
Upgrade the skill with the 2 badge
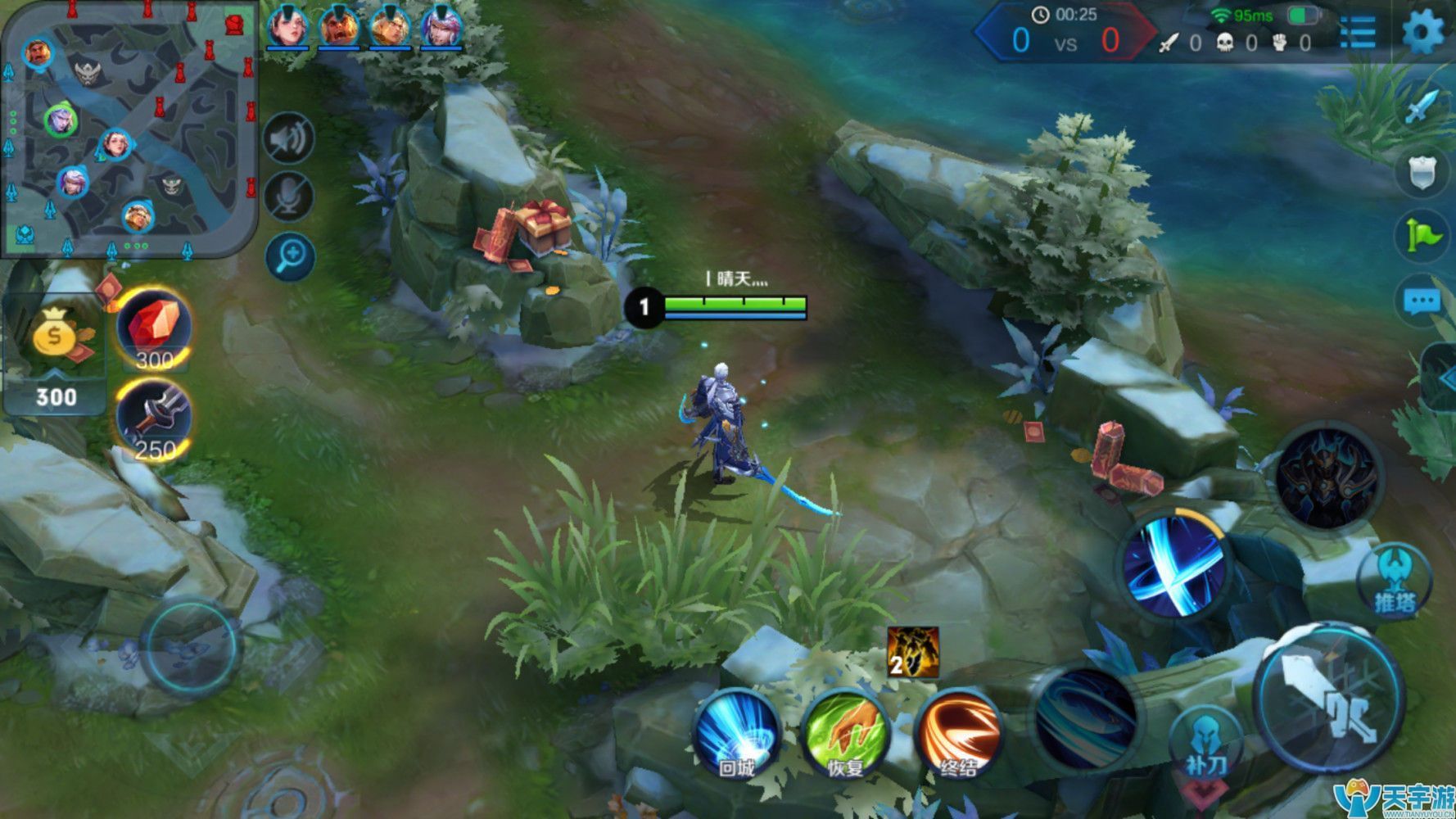click(x=912, y=652)
